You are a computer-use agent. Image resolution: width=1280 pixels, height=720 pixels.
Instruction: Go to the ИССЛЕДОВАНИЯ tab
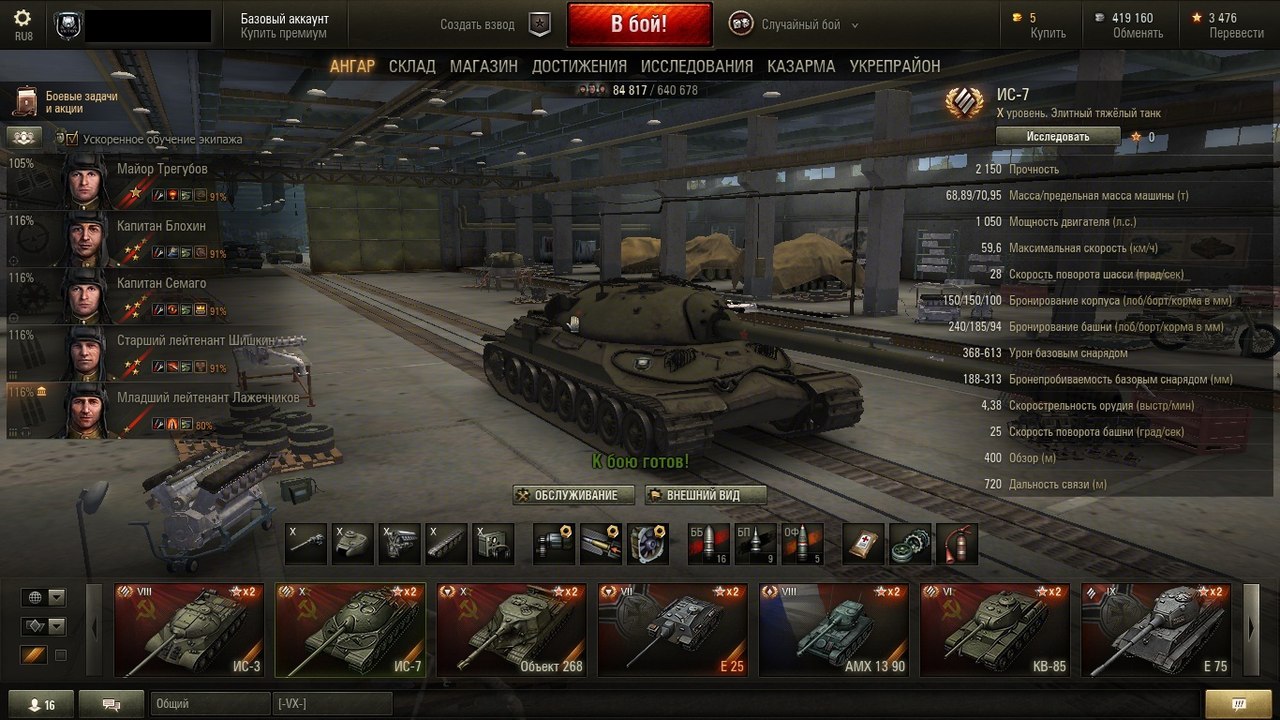click(x=697, y=66)
